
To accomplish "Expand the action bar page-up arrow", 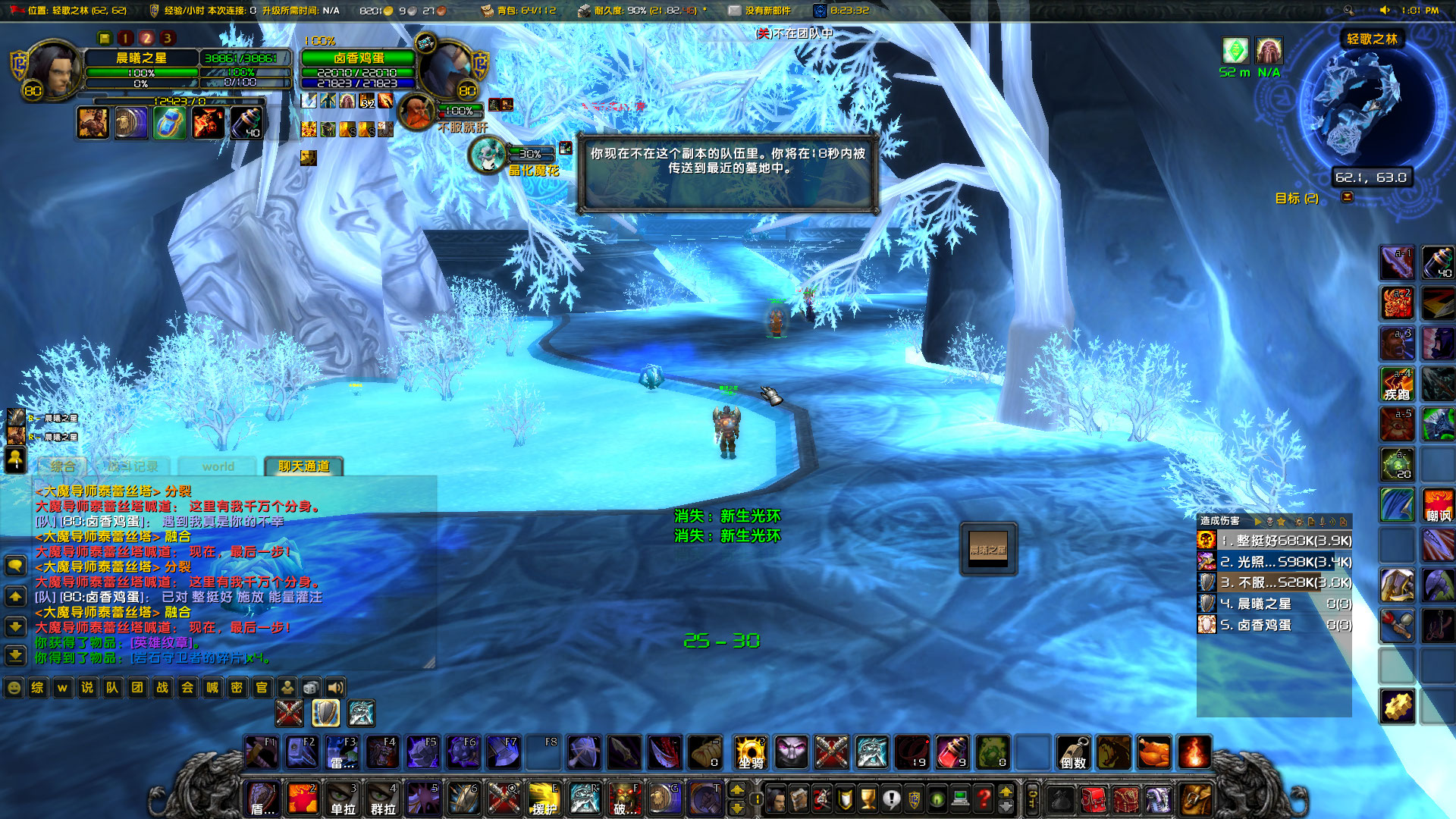I will pyautogui.click(x=738, y=789).
